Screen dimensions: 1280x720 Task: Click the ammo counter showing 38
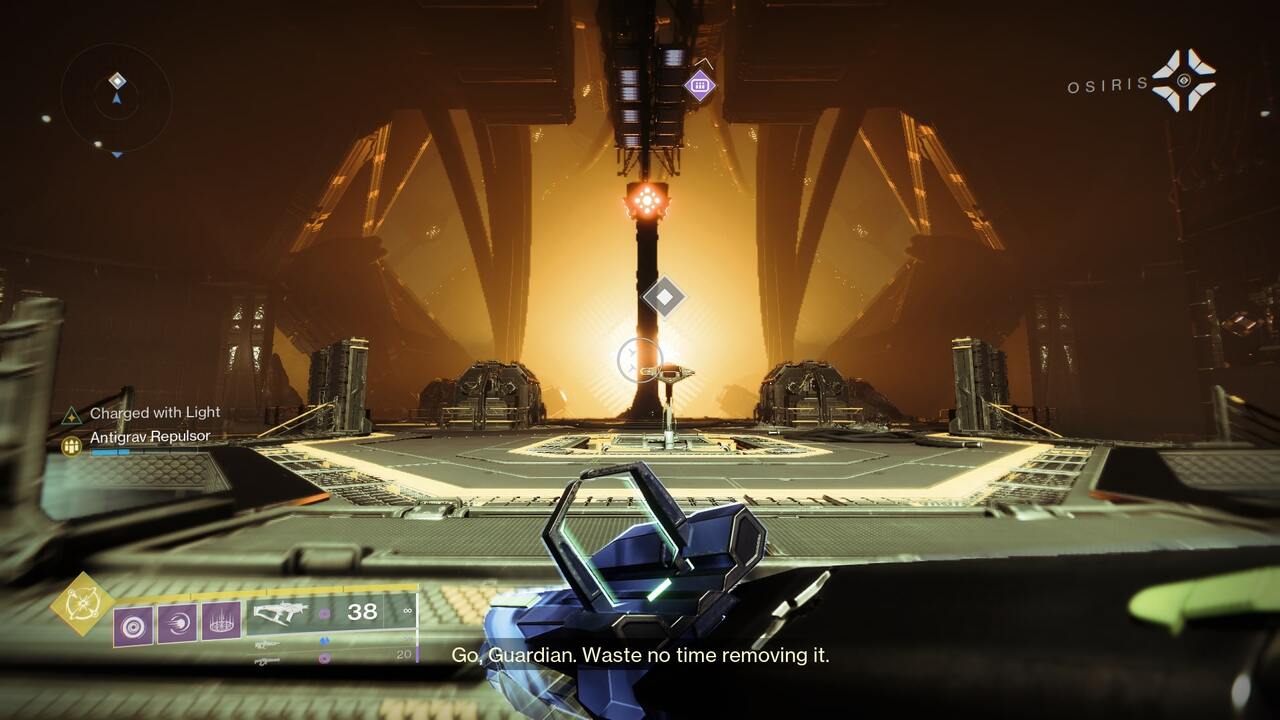point(361,611)
